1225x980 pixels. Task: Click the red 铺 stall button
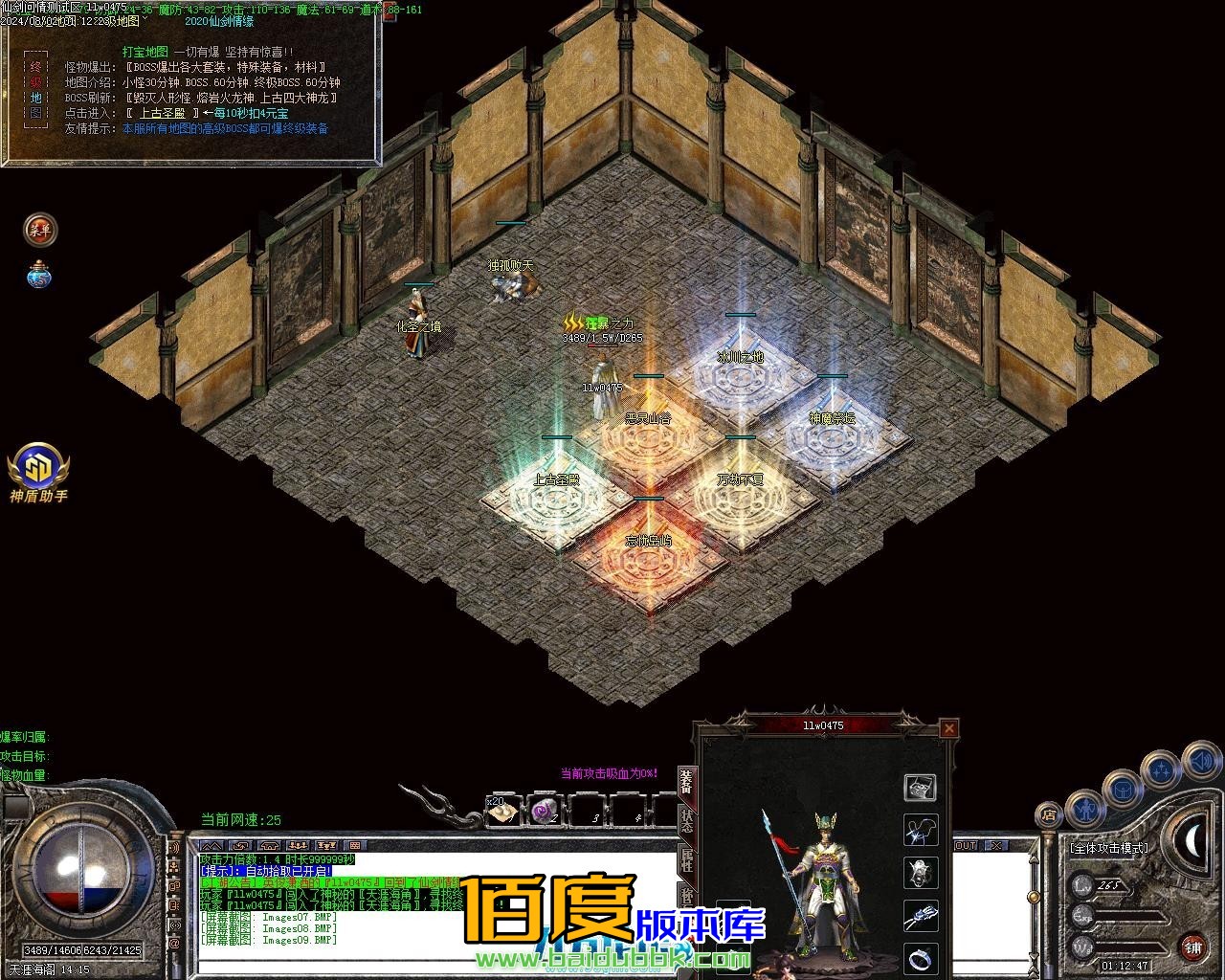[x=1192, y=947]
